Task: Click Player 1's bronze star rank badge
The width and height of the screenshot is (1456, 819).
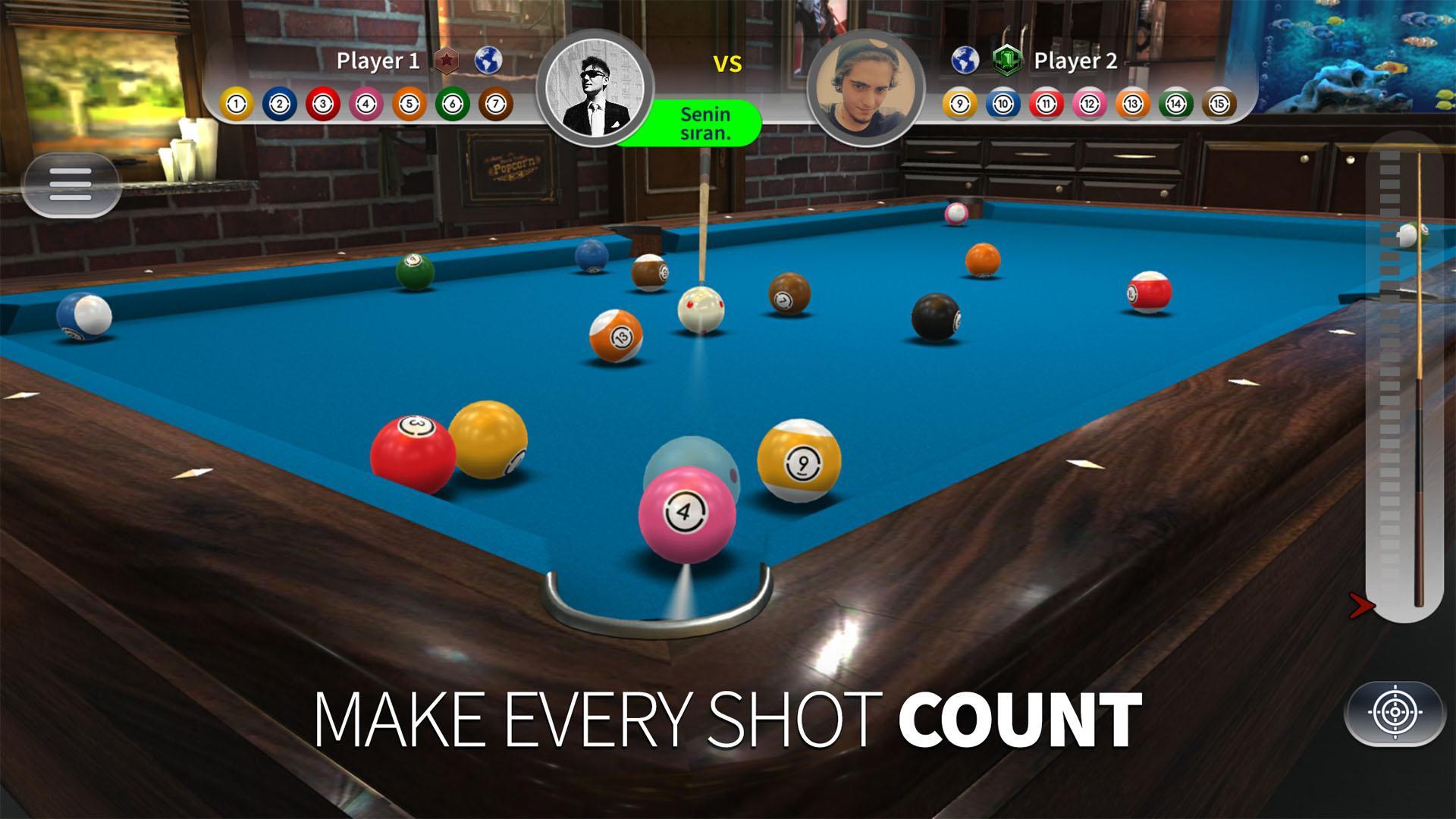Action: coord(447,61)
